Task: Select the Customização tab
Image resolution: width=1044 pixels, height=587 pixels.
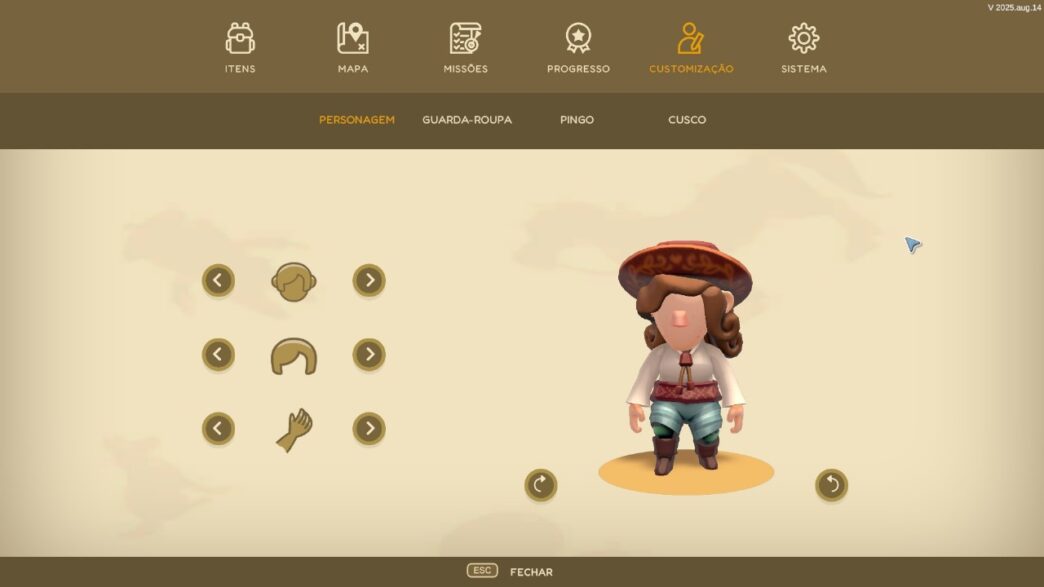Action: [691, 48]
